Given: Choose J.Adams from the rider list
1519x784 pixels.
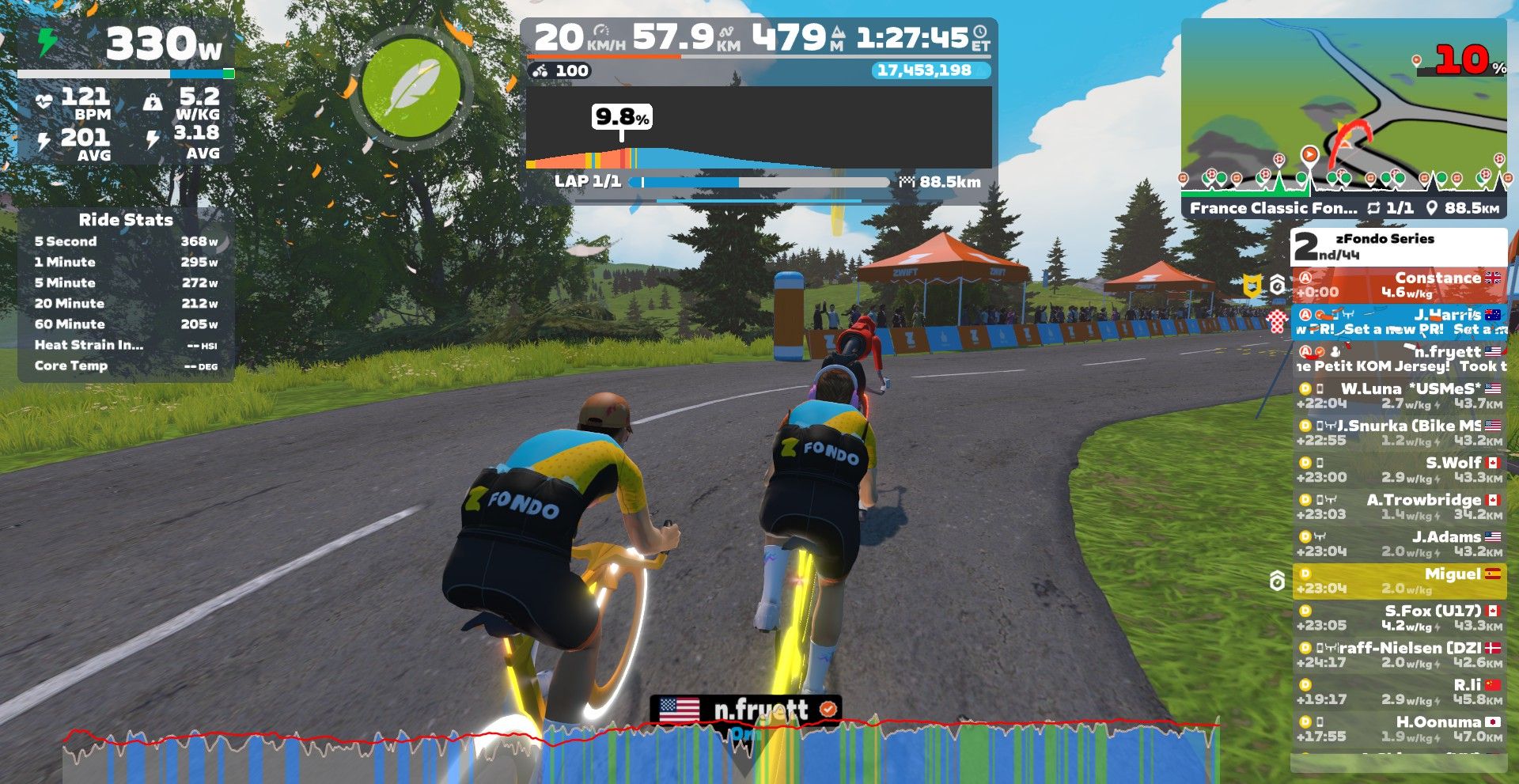Looking at the screenshot, I should (x=1399, y=544).
